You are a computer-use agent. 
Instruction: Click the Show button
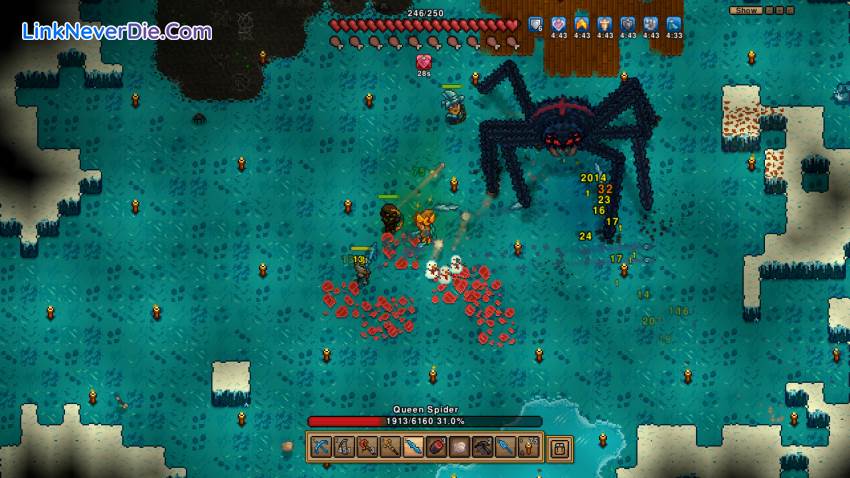(746, 10)
